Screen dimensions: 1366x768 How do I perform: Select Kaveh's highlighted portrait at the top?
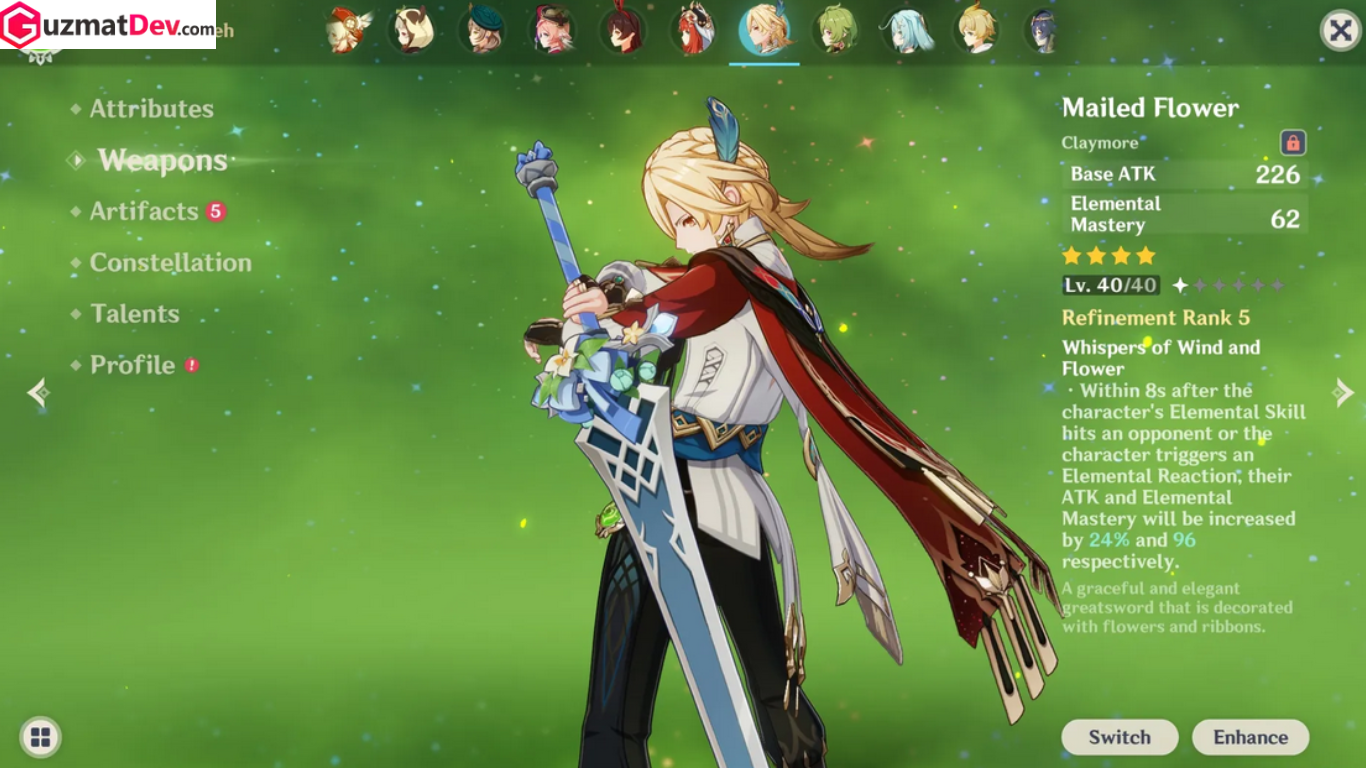click(x=764, y=30)
